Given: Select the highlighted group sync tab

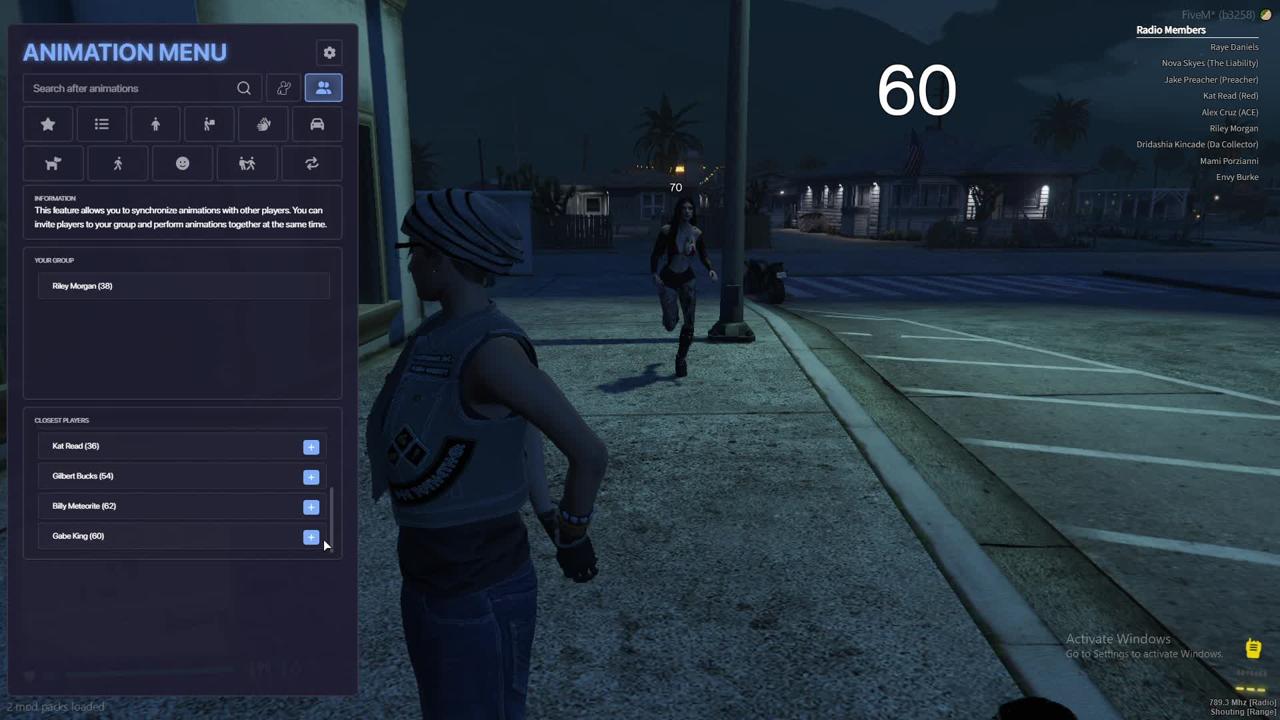Looking at the screenshot, I should coord(323,89).
